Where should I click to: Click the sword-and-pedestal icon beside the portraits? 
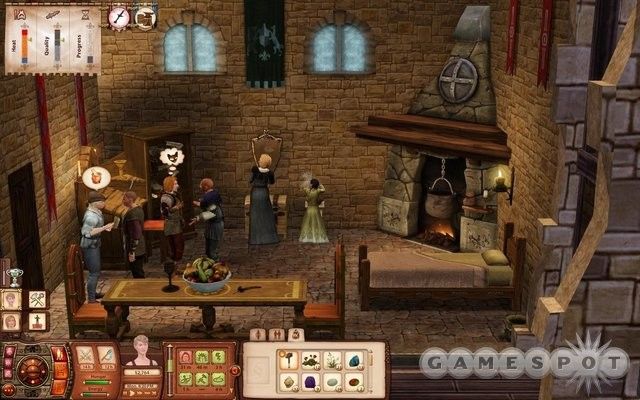(x=38, y=322)
